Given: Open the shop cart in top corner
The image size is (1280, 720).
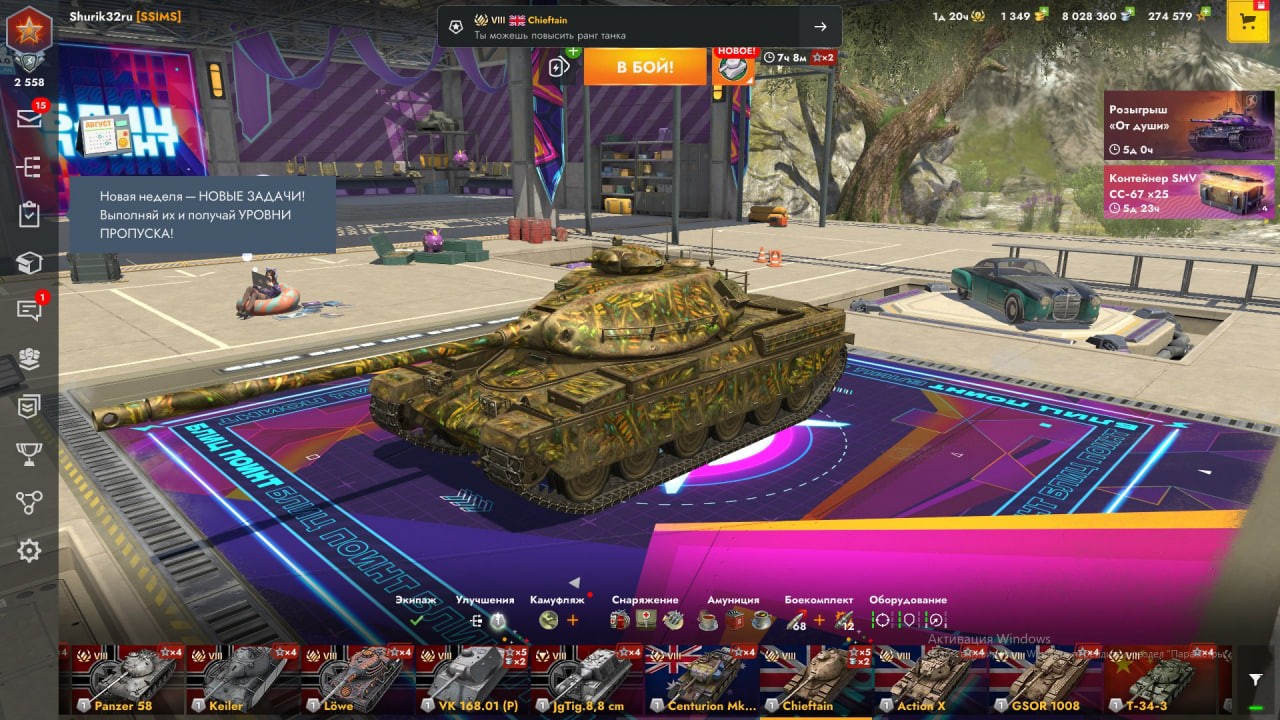Looking at the screenshot, I should (x=1247, y=22).
